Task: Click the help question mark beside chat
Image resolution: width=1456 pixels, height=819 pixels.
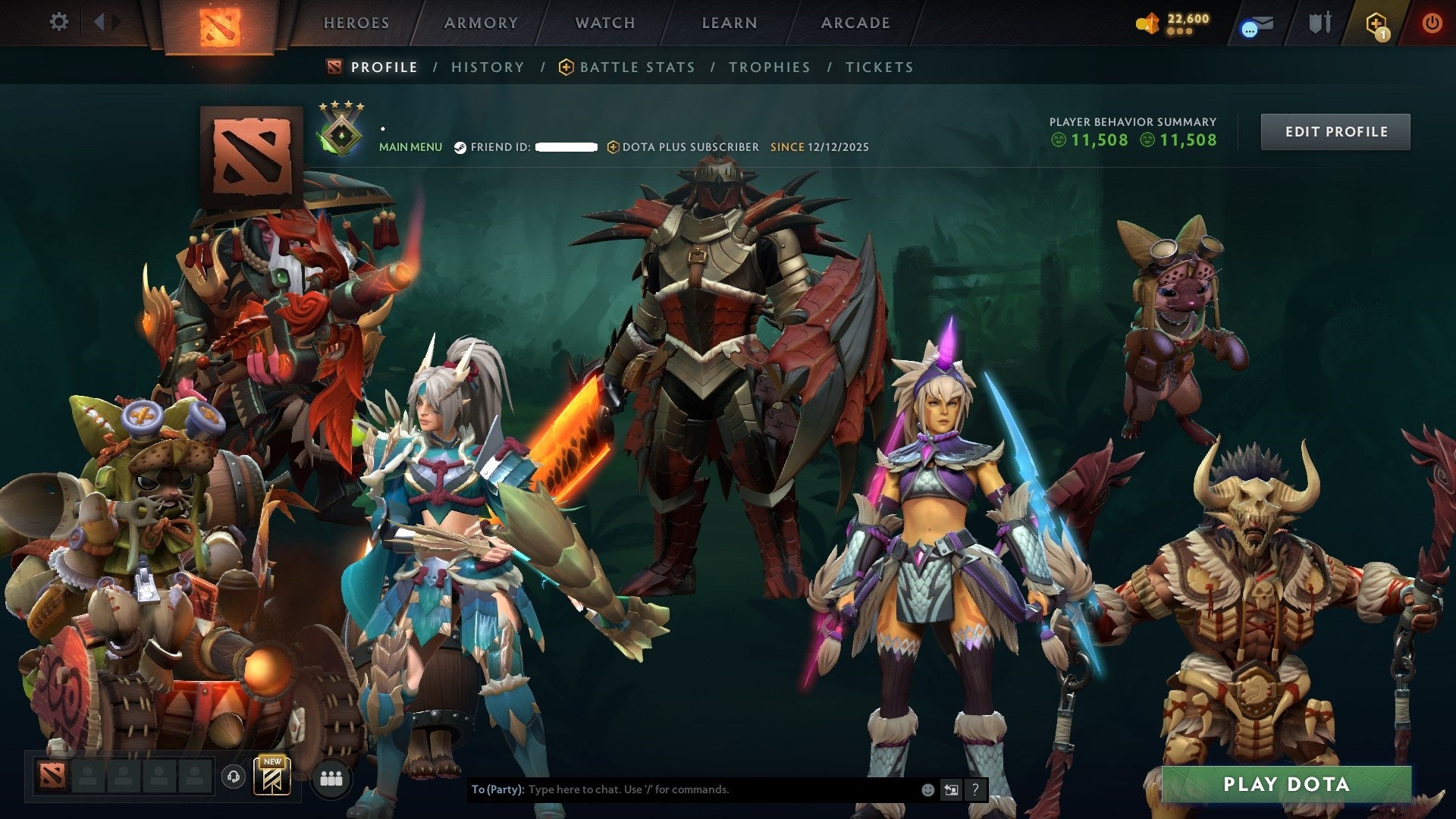Action: coord(976,789)
